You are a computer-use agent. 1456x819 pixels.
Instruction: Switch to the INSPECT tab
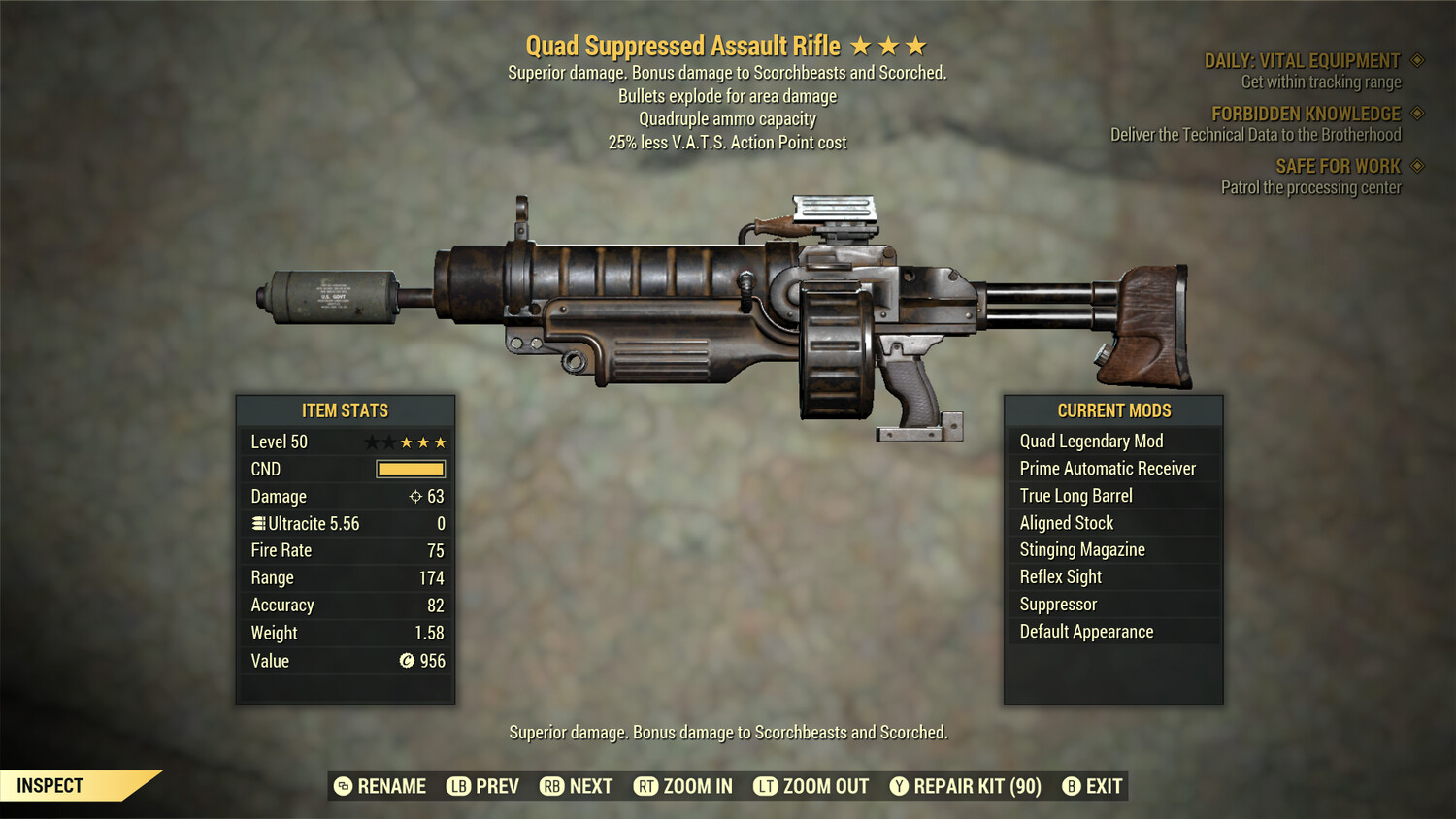(x=50, y=785)
